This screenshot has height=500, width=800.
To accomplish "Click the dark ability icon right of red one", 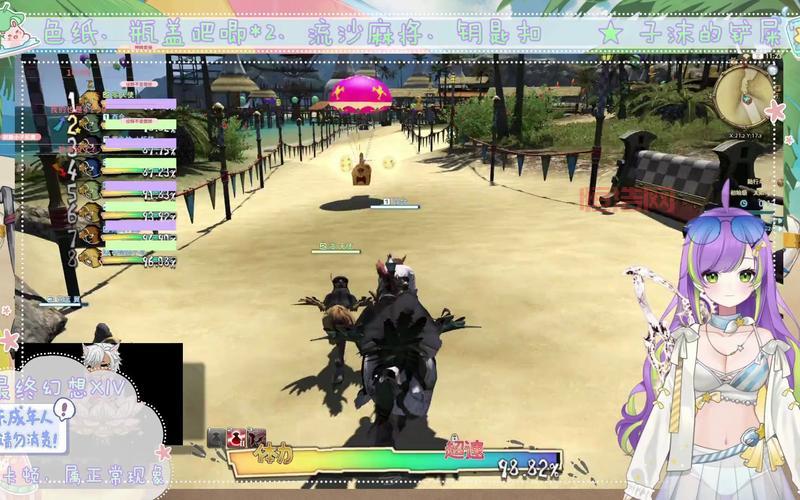I will pos(258,438).
